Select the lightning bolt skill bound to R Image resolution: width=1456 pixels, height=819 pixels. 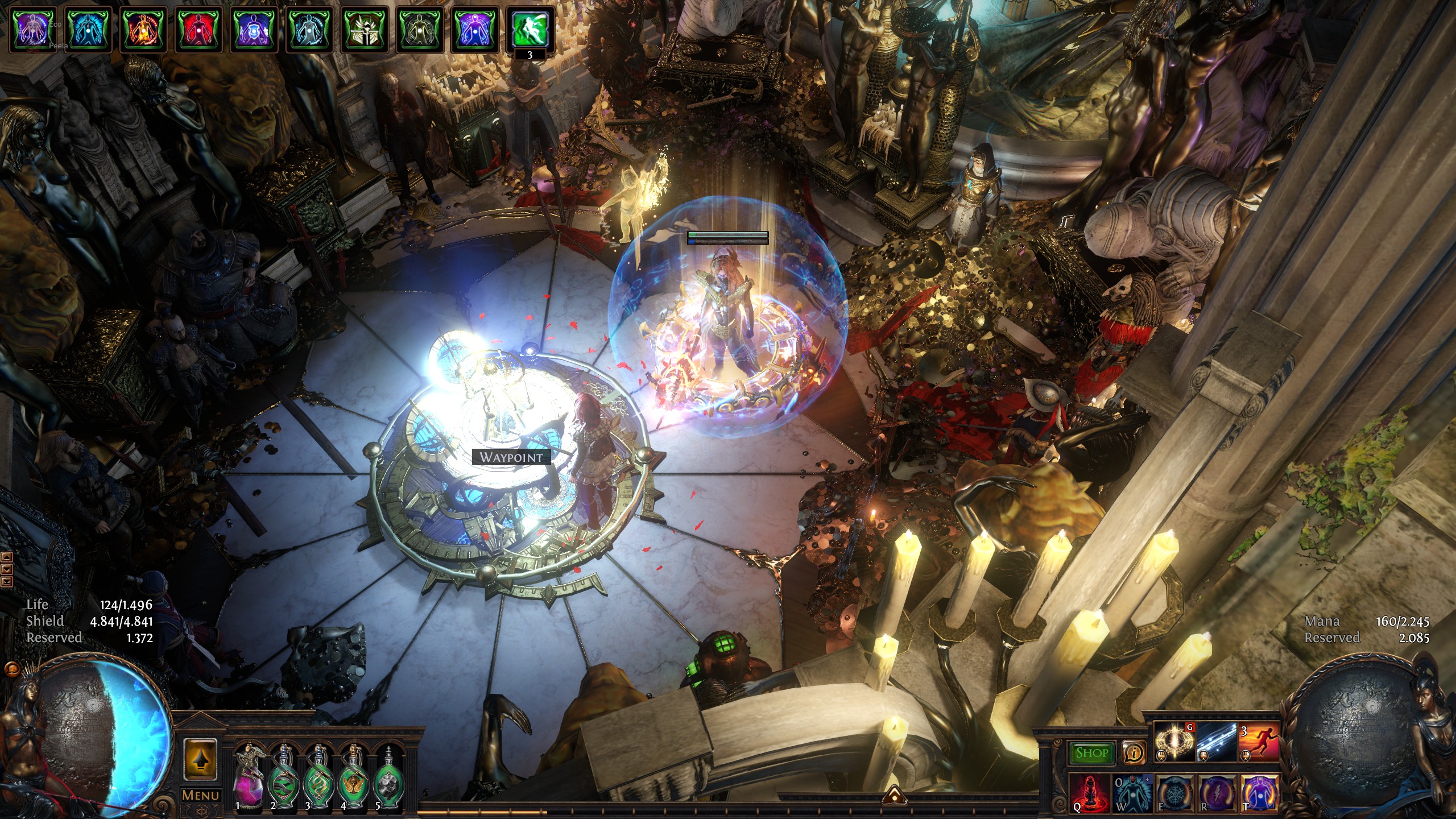coord(1217,791)
